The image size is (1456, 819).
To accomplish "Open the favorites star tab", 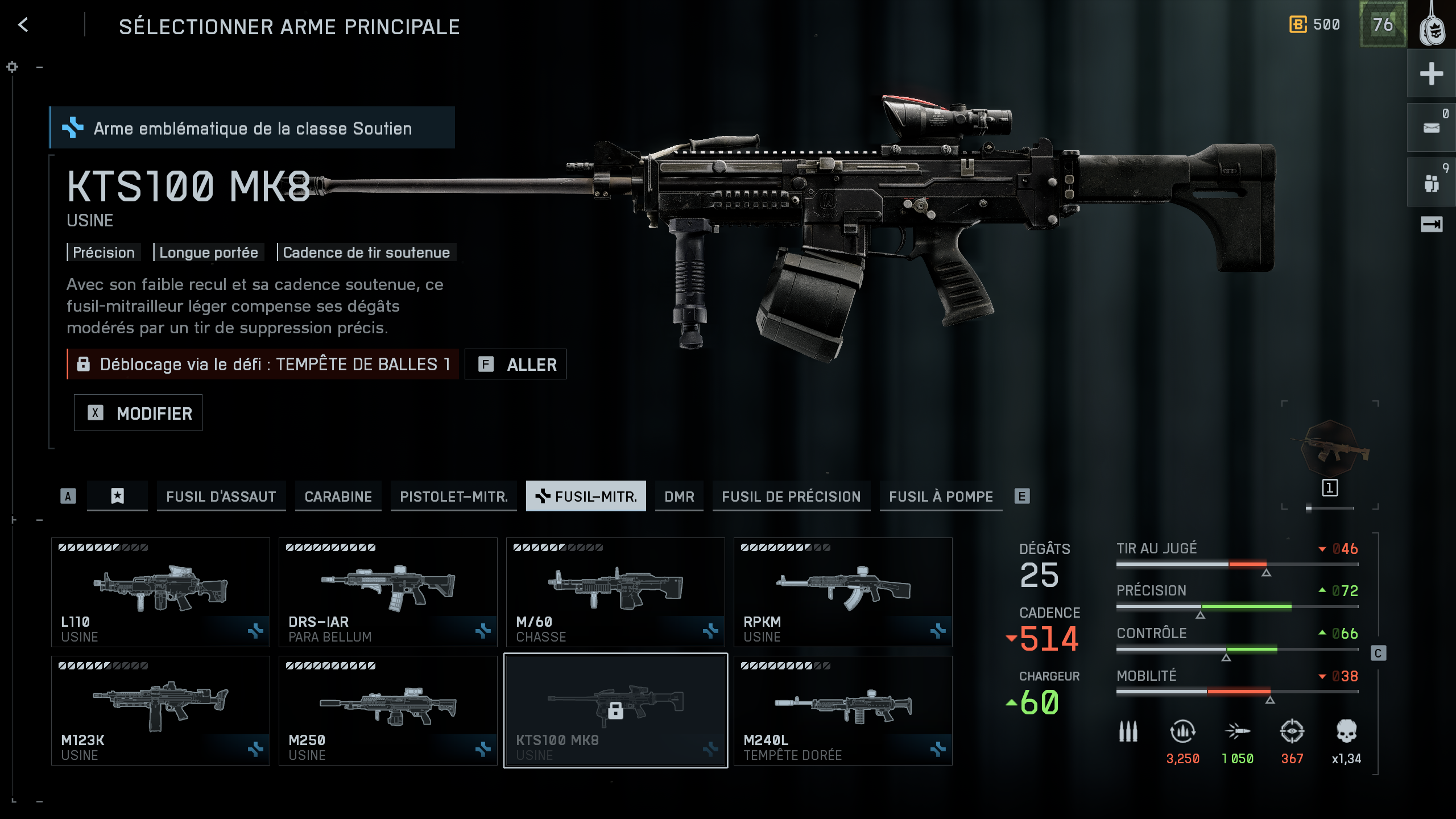I will click(x=117, y=497).
